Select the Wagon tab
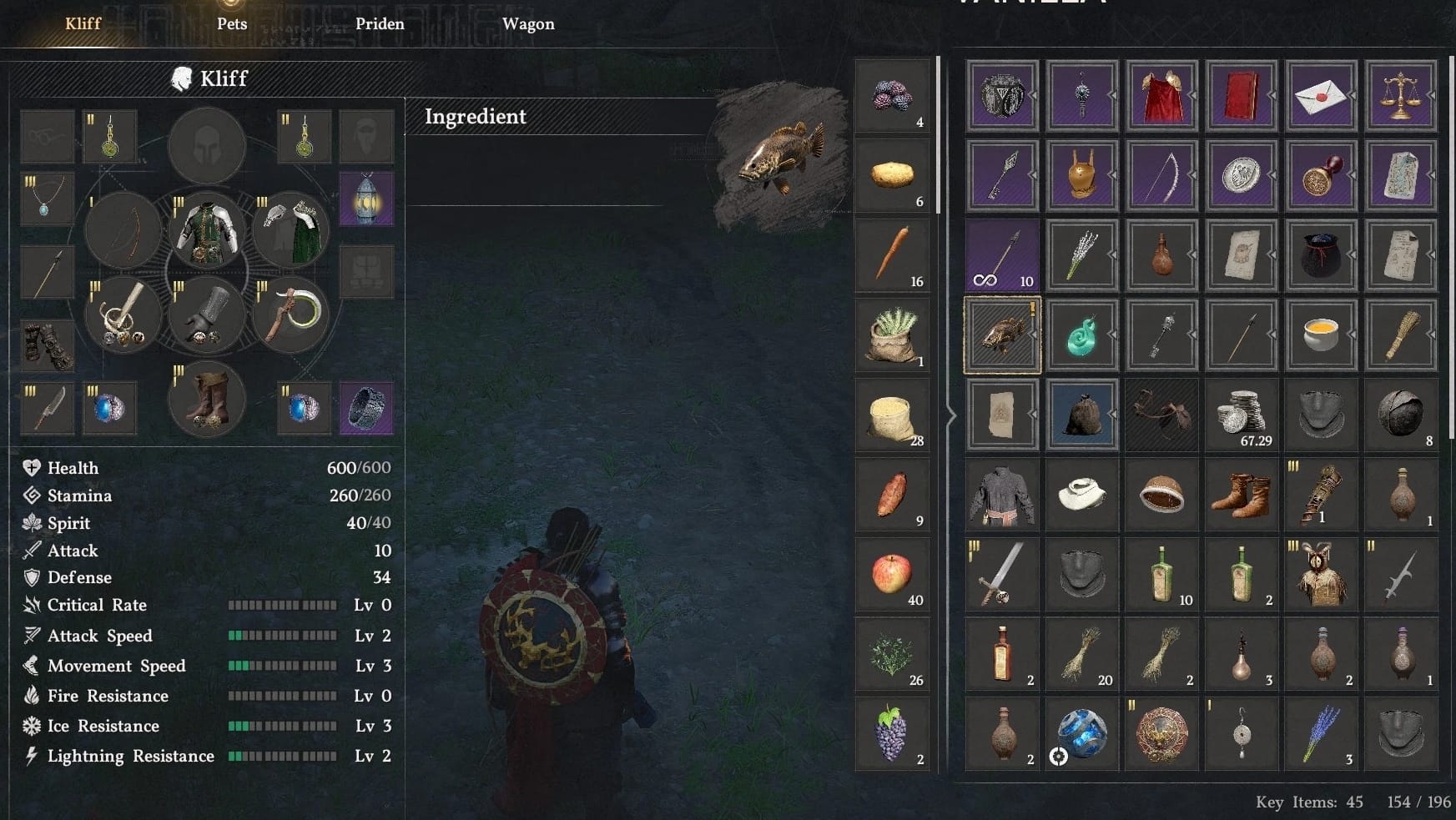The image size is (1456, 820). click(x=528, y=24)
